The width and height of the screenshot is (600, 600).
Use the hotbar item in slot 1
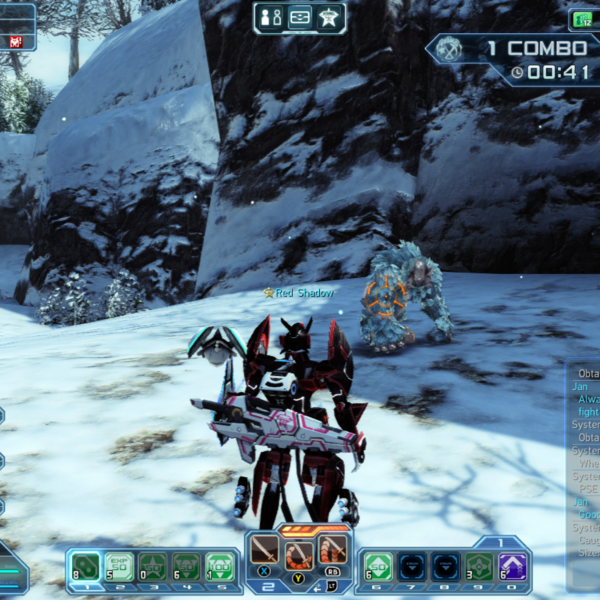pos(86,566)
